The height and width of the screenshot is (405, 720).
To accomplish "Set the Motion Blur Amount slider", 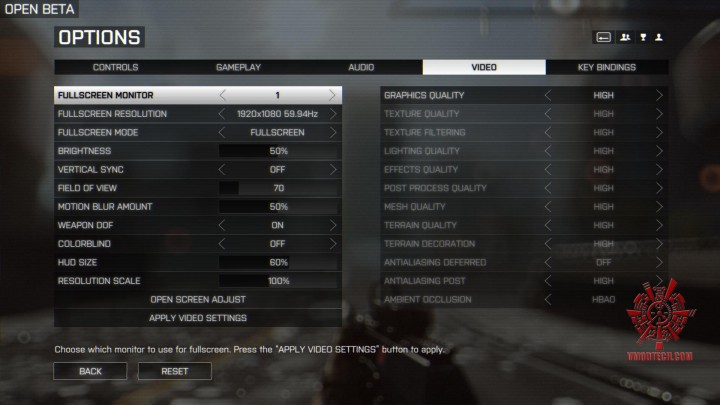I will 278,207.
